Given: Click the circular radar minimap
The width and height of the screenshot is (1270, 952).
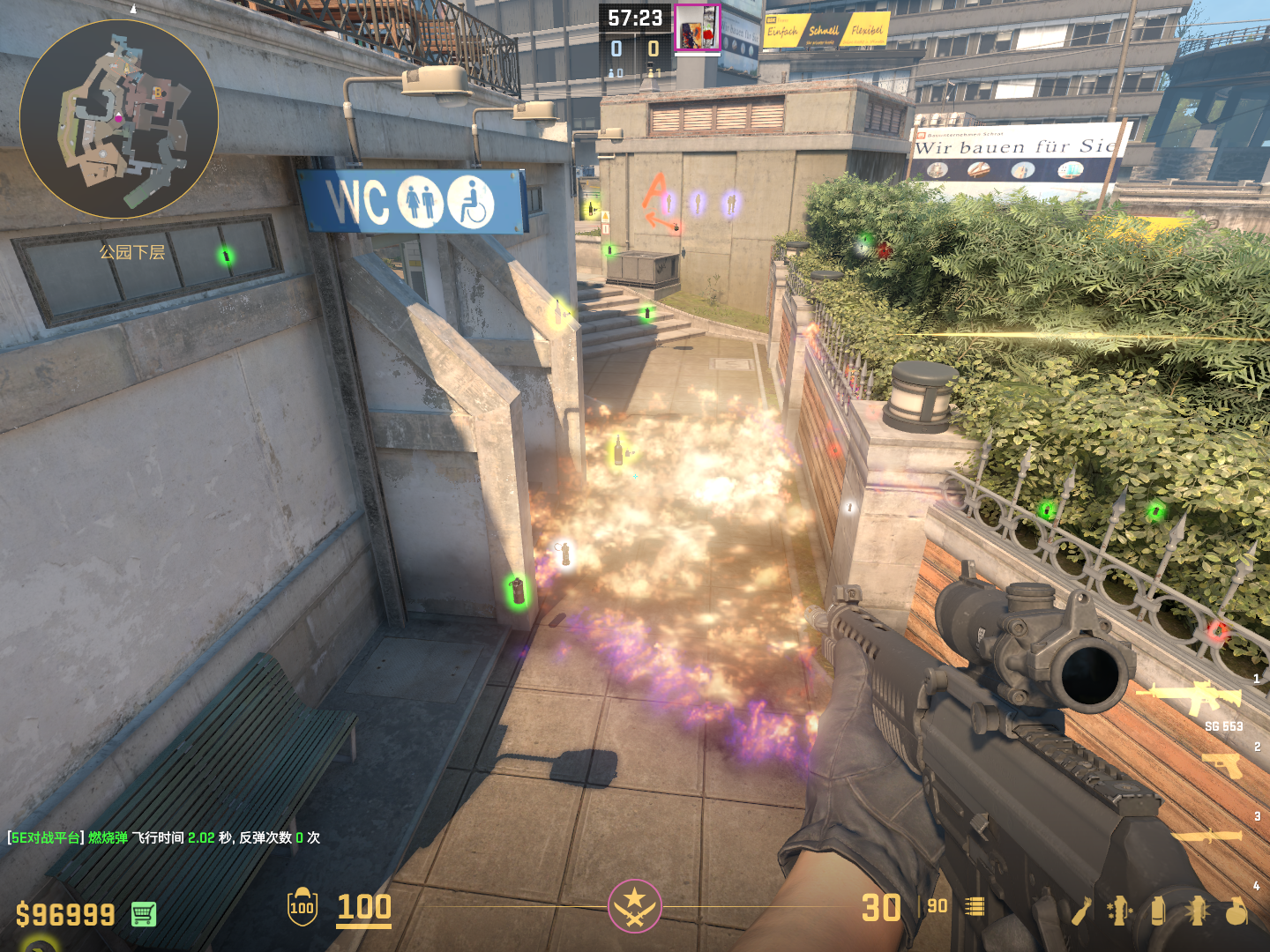Looking at the screenshot, I should tap(119, 119).
